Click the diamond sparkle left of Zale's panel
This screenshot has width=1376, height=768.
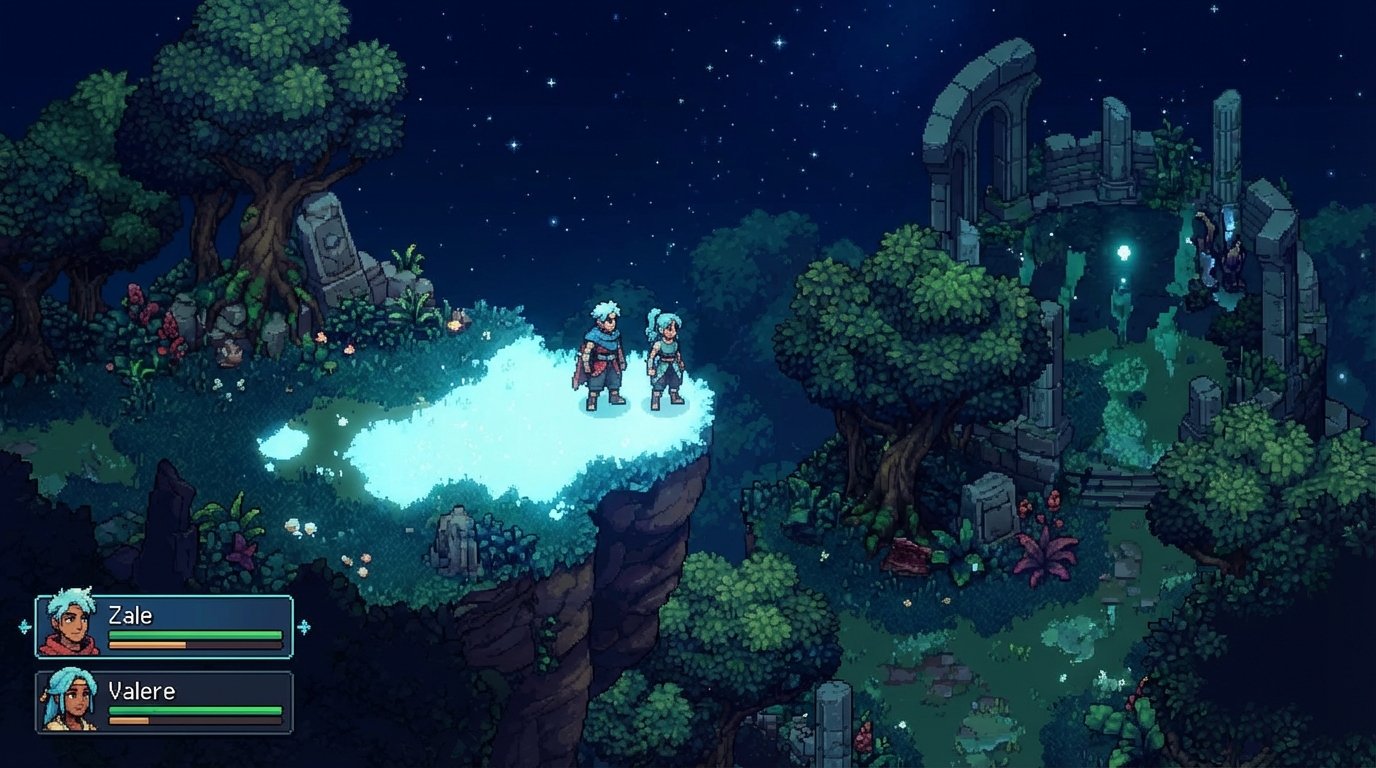[x=25, y=627]
